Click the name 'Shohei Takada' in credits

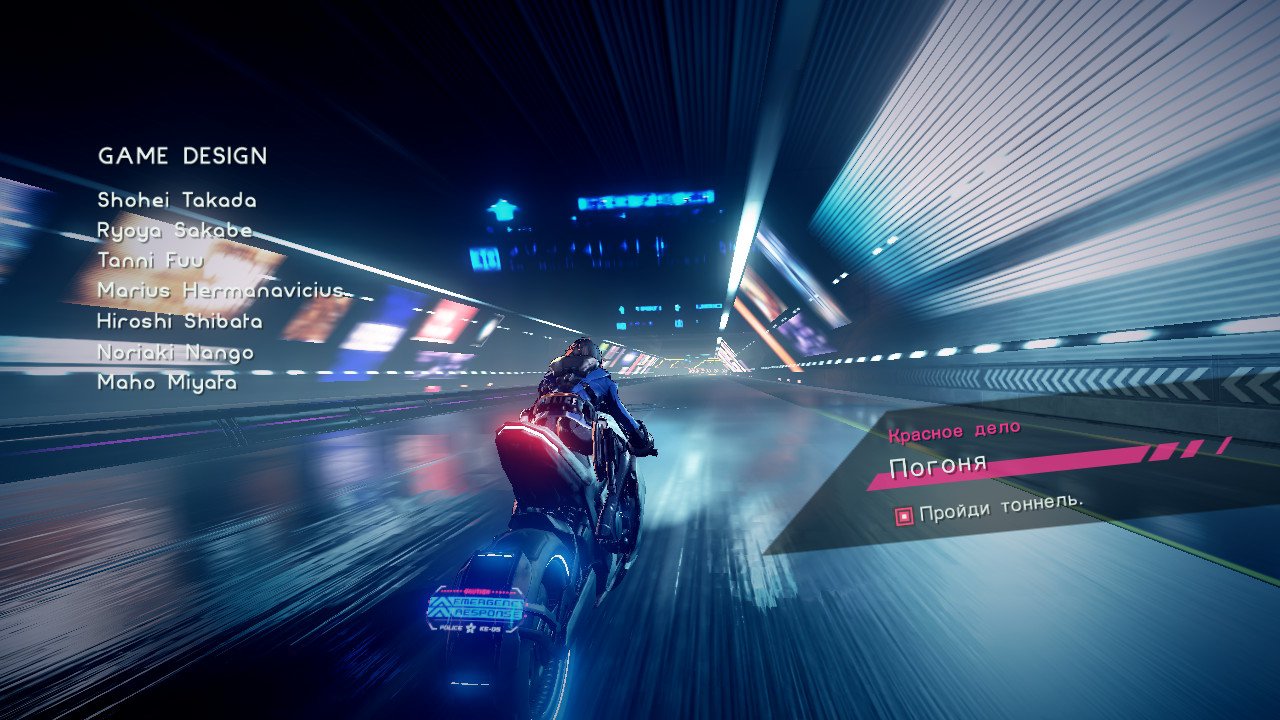pos(176,200)
